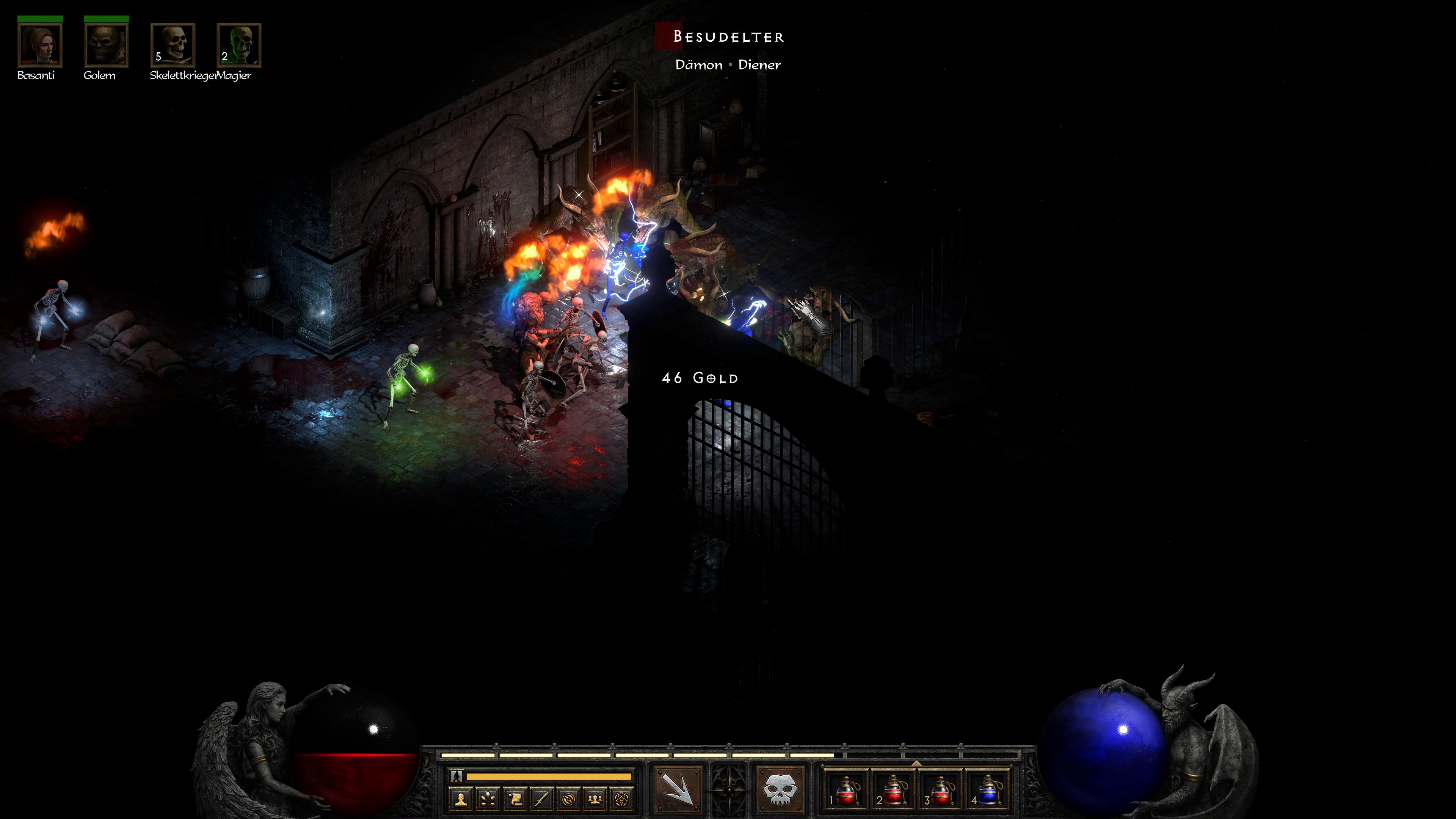Image resolution: width=1456 pixels, height=819 pixels.
Task: Show the quest log scroll icon
Action: tap(515, 799)
